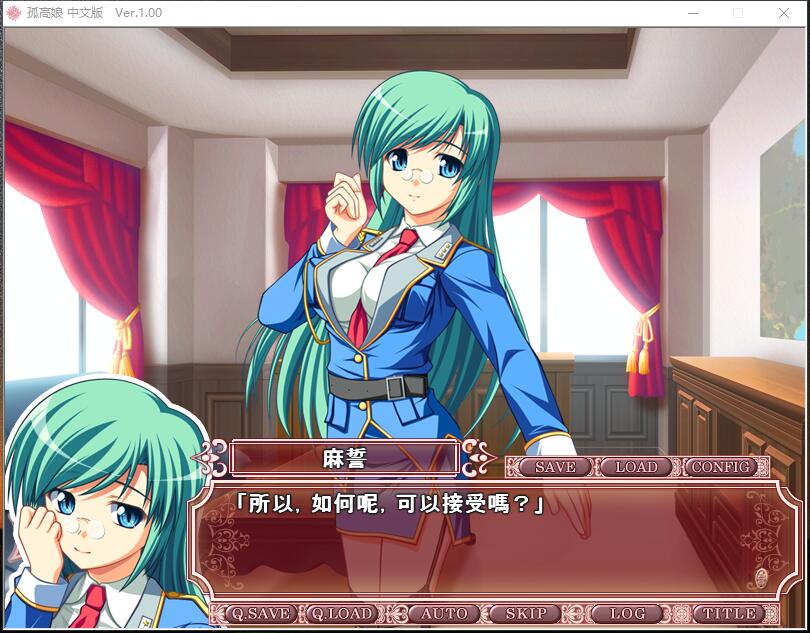Enable AUTO text advance

click(444, 614)
